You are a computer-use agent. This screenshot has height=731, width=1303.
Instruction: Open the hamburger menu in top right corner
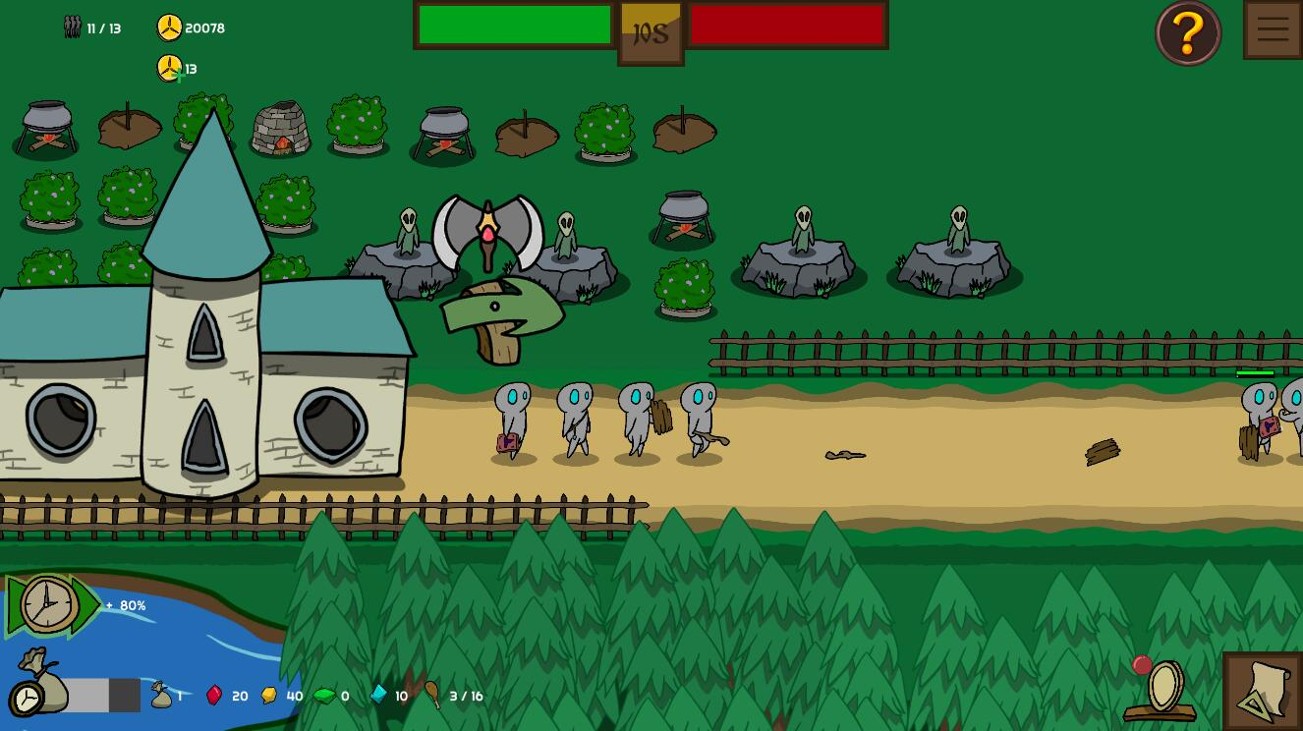coord(1272,29)
